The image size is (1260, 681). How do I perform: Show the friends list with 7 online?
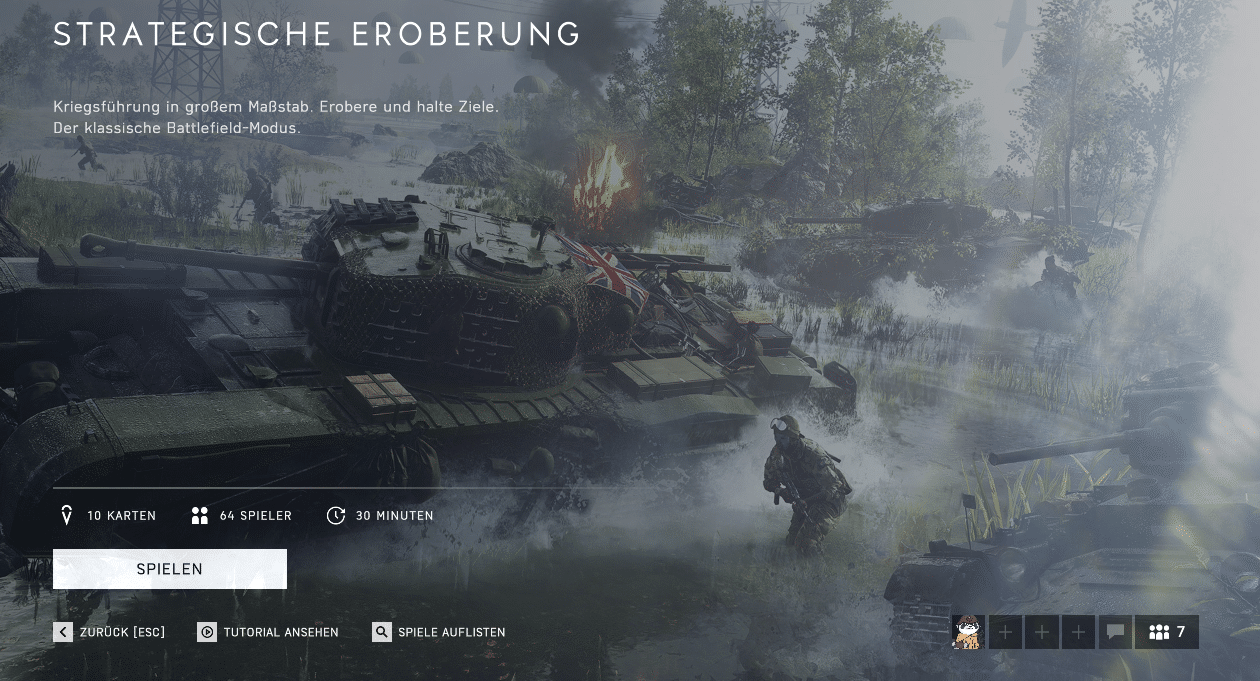(1167, 632)
